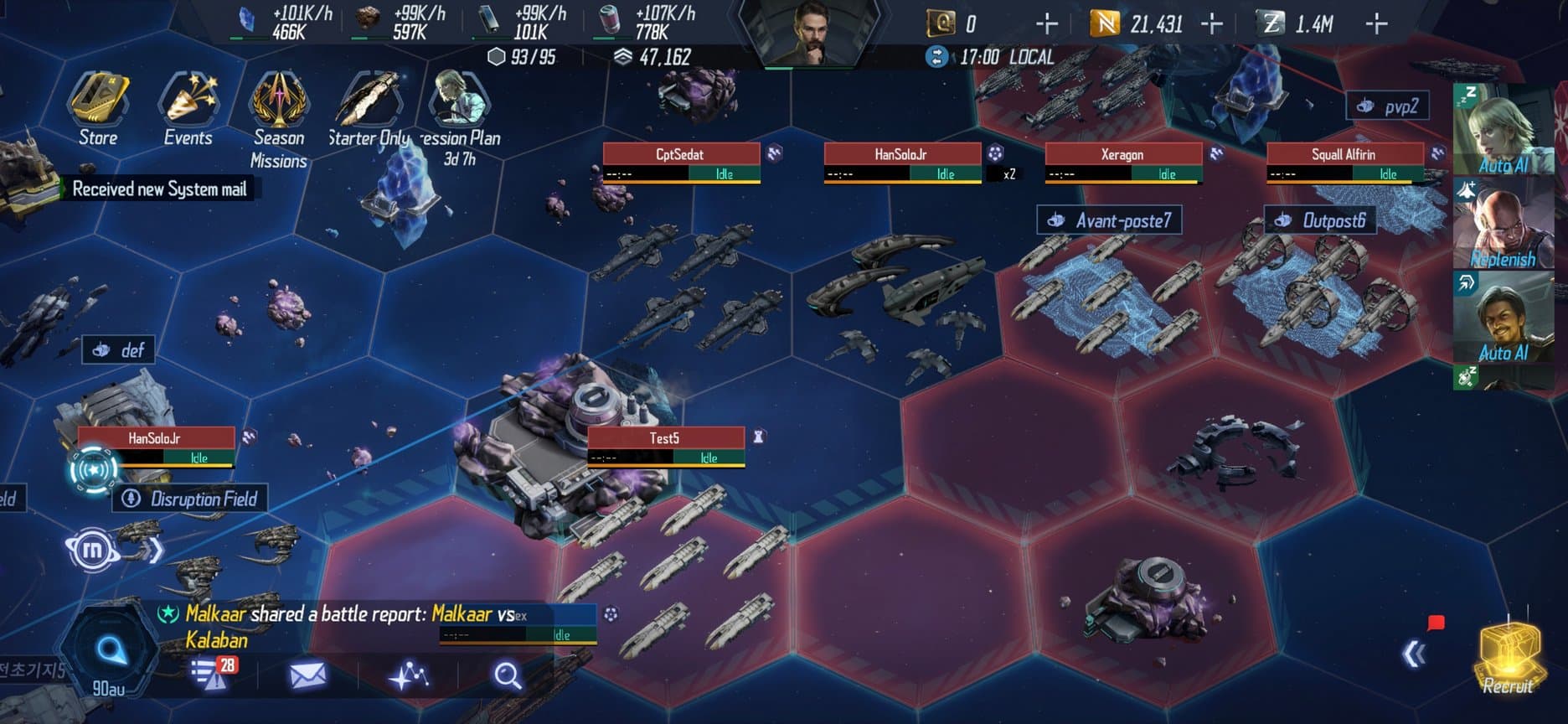The image size is (1568, 724).
Task: Select the Squall Alfirin fleet label
Action: [1344, 155]
